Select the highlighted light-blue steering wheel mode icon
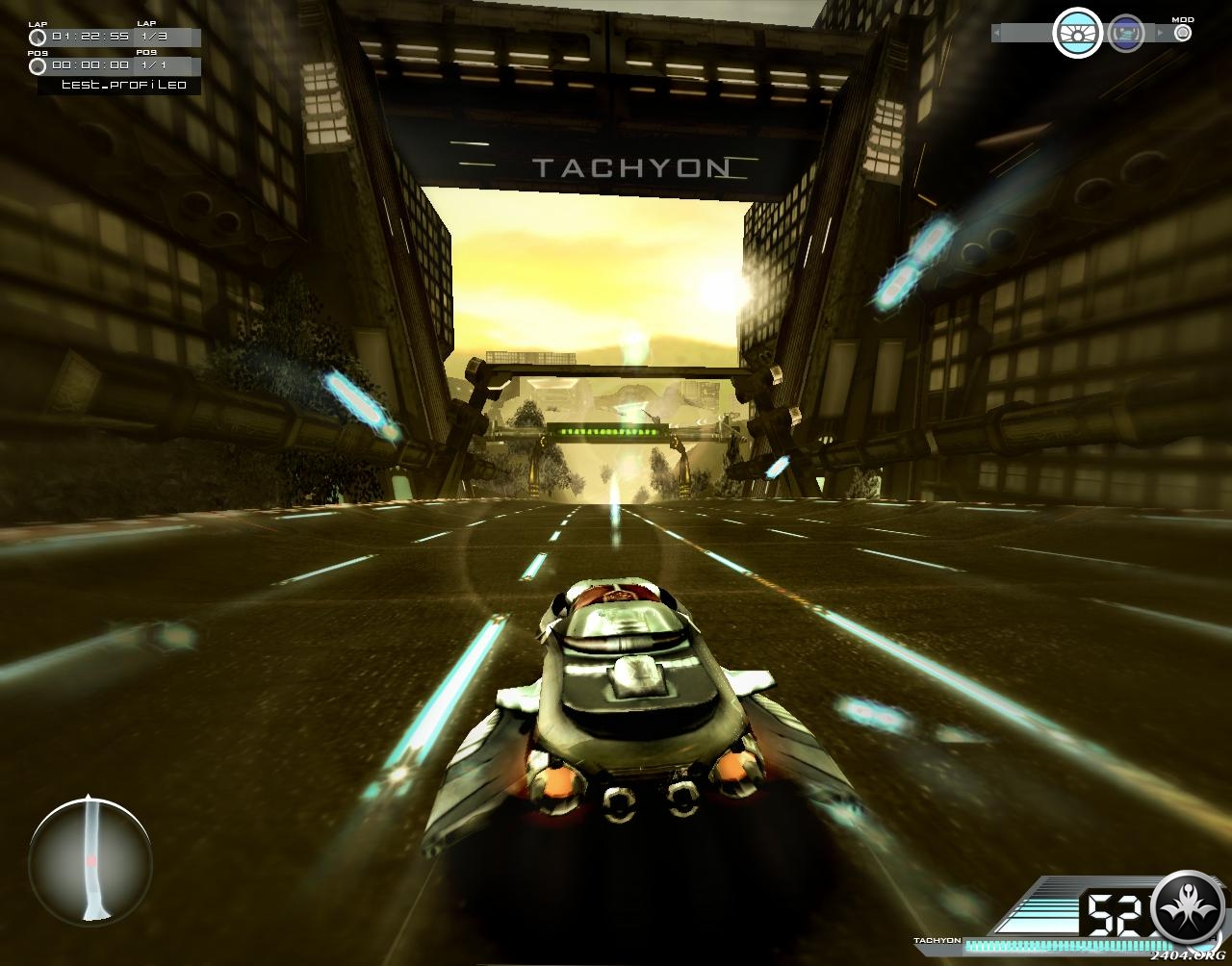Viewport: 1232px width, 966px height. tap(1077, 34)
